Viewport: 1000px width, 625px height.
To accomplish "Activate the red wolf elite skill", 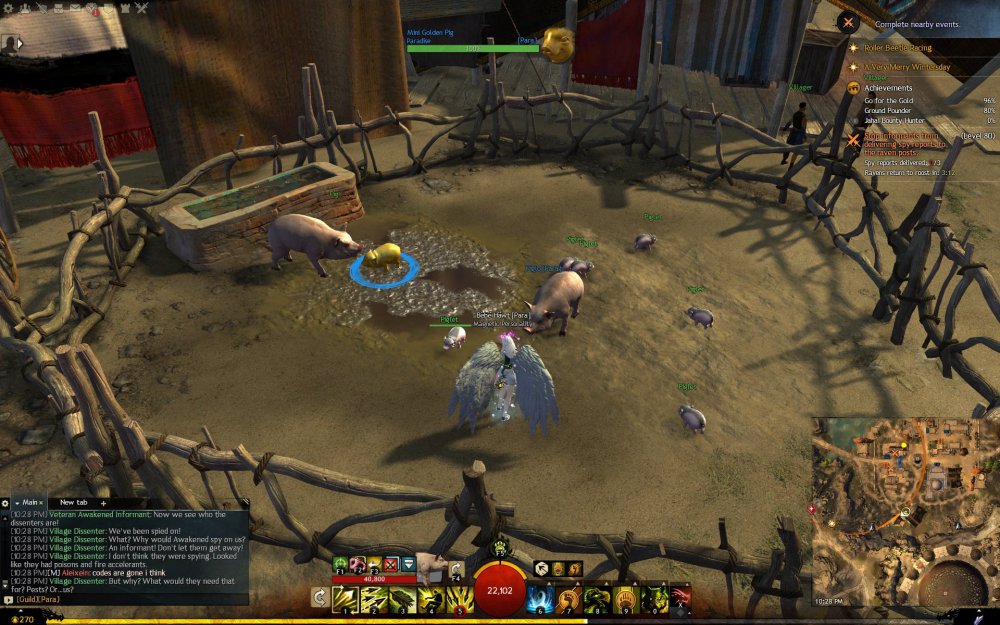I will [680, 598].
